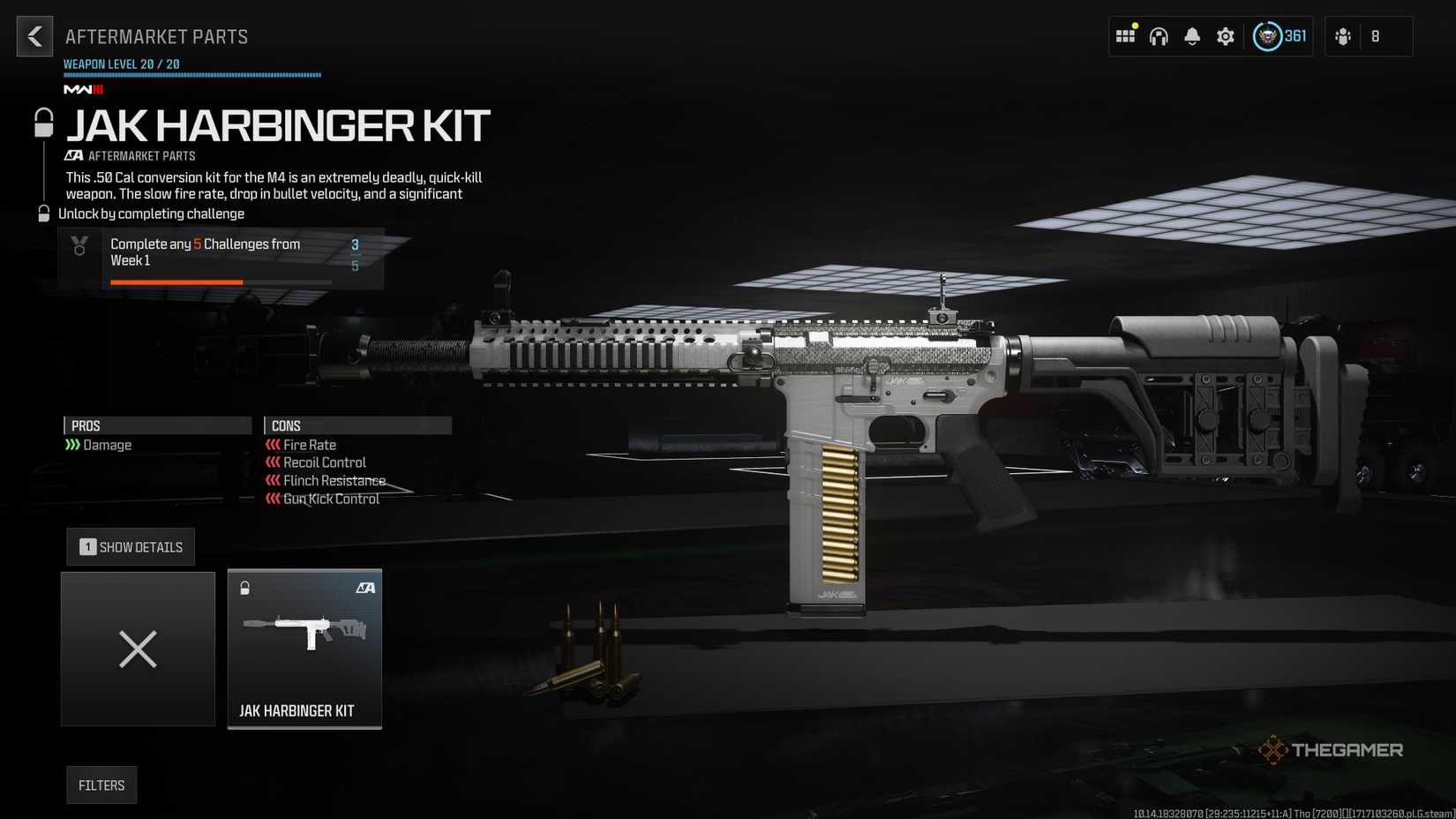Viewport: 1456px width, 819px height.
Task: Switch to the MWIII weapon badge
Action: coord(82,89)
